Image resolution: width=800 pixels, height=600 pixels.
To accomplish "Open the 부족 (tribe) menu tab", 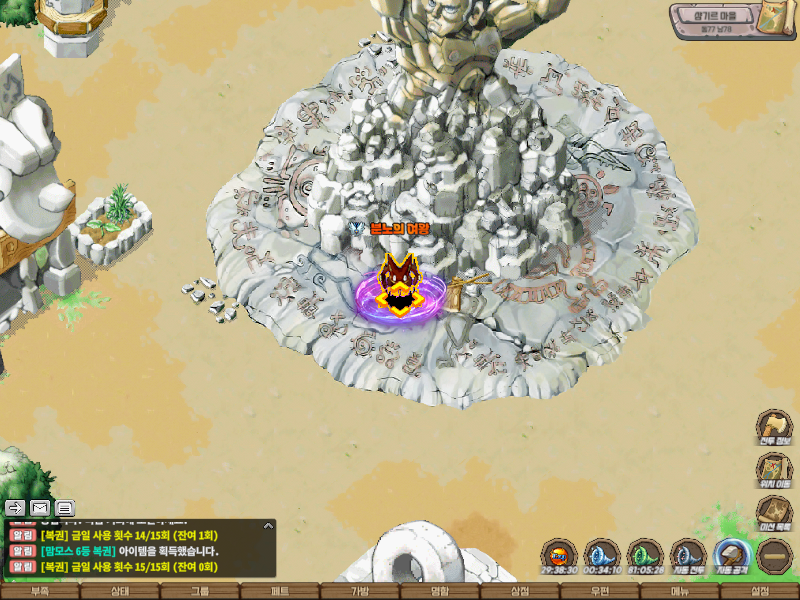I will (40, 592).
